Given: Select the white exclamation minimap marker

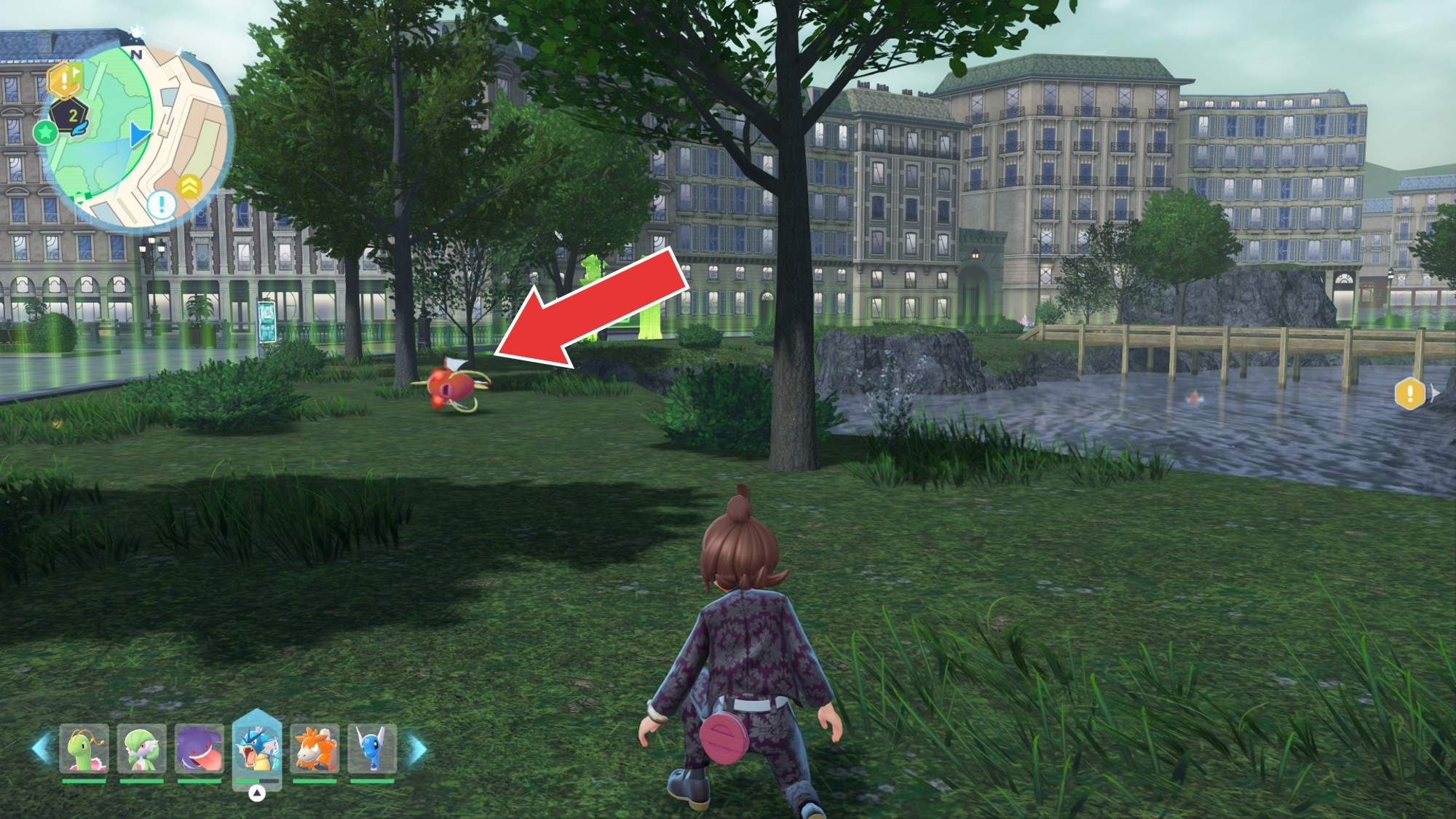Looking at the screenshot, I should tap(161, 203).
